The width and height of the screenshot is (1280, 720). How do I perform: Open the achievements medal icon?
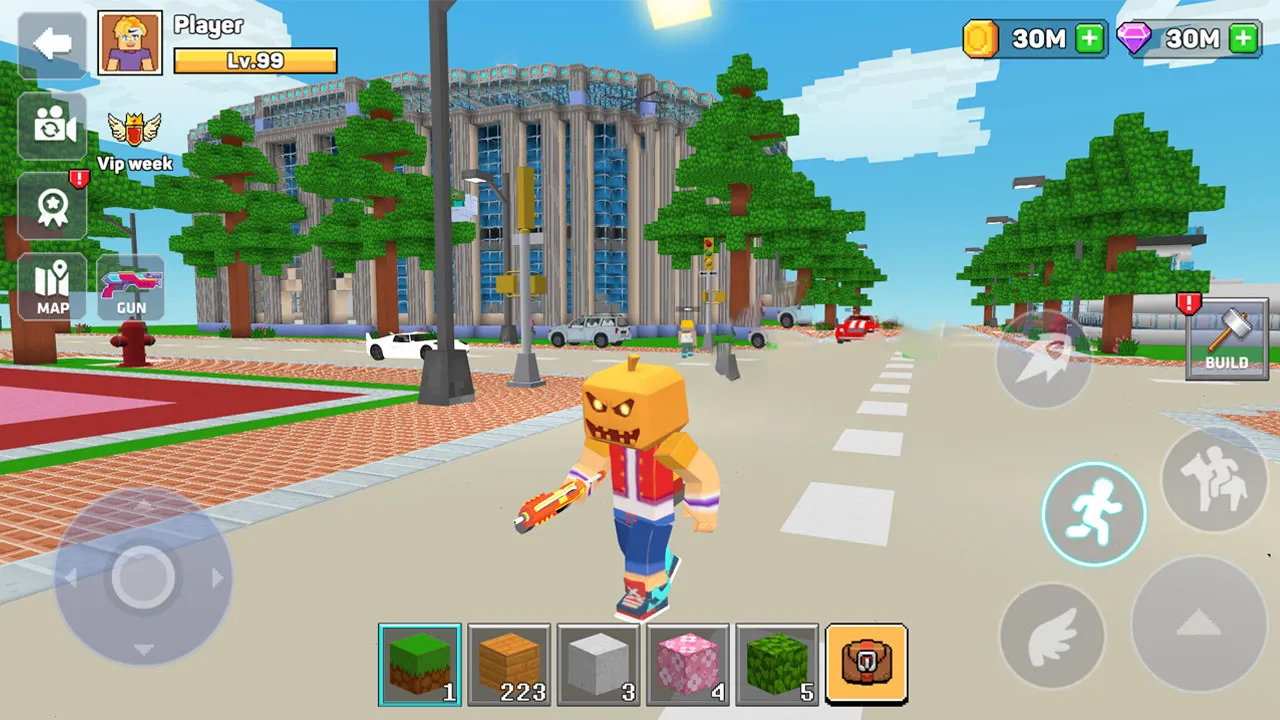51,207
